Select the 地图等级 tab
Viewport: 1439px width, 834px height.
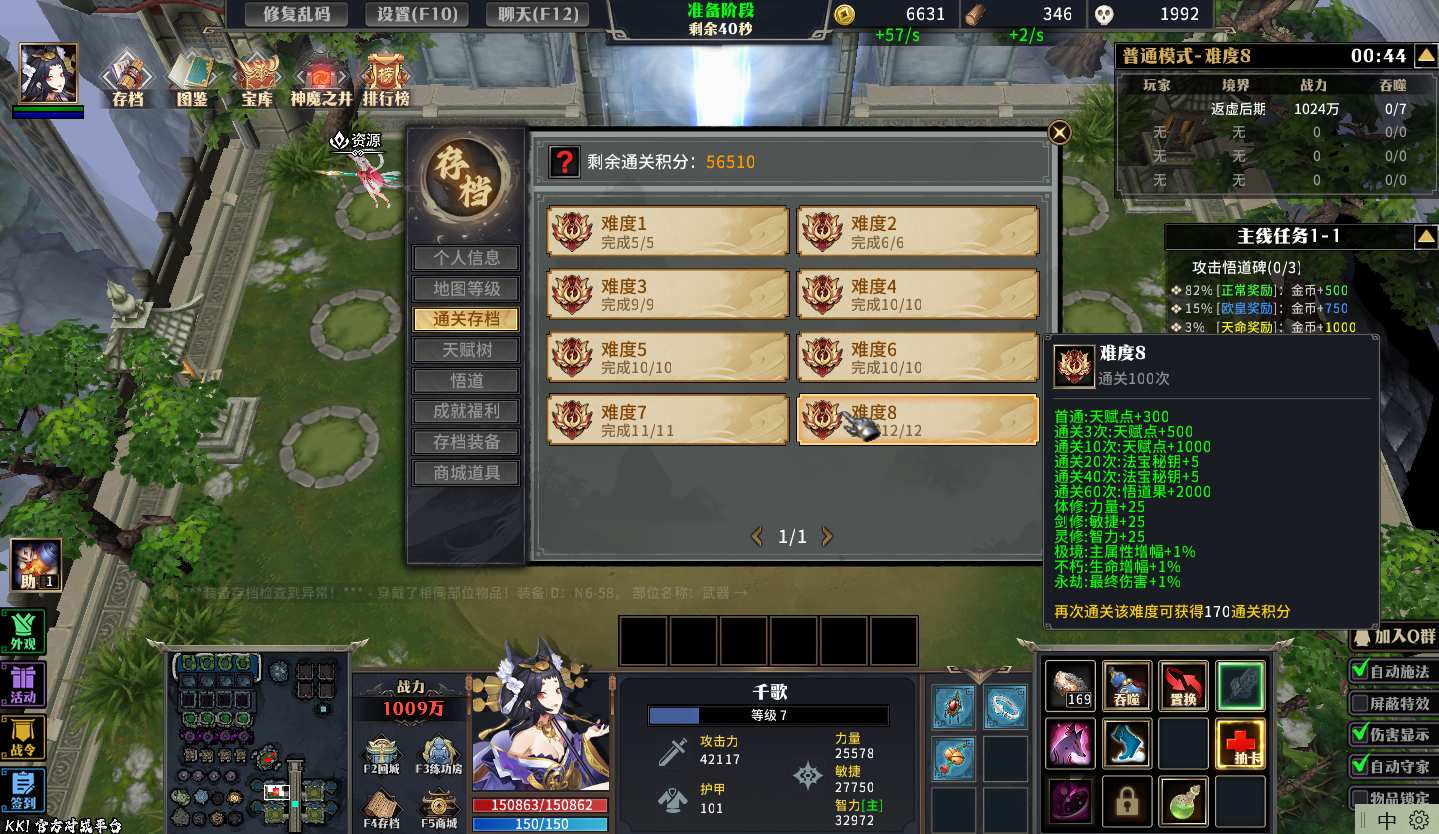[466, 289]
